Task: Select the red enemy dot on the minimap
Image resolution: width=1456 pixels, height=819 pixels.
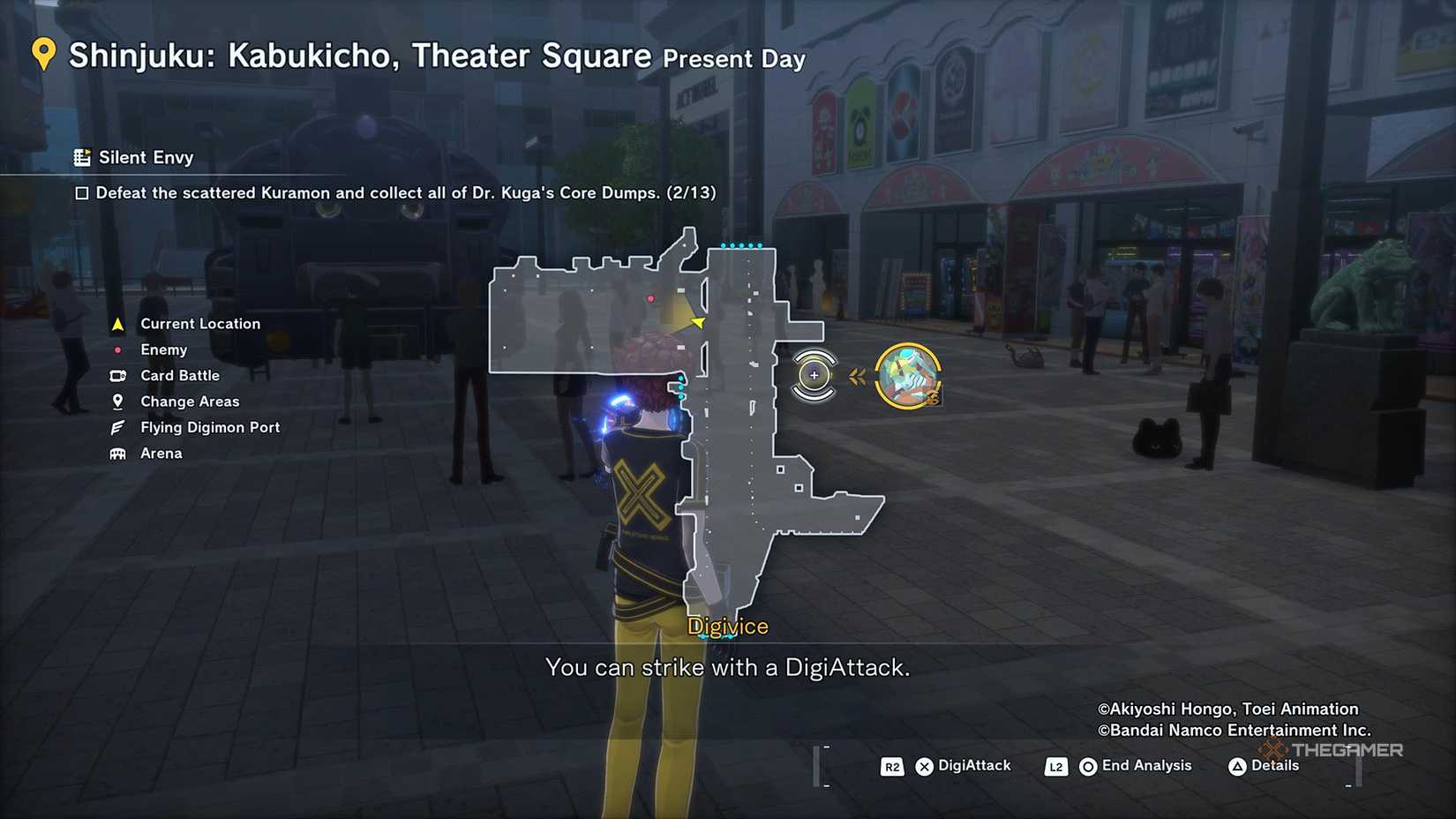Action: pyautogui.click(x=650, y=297)
